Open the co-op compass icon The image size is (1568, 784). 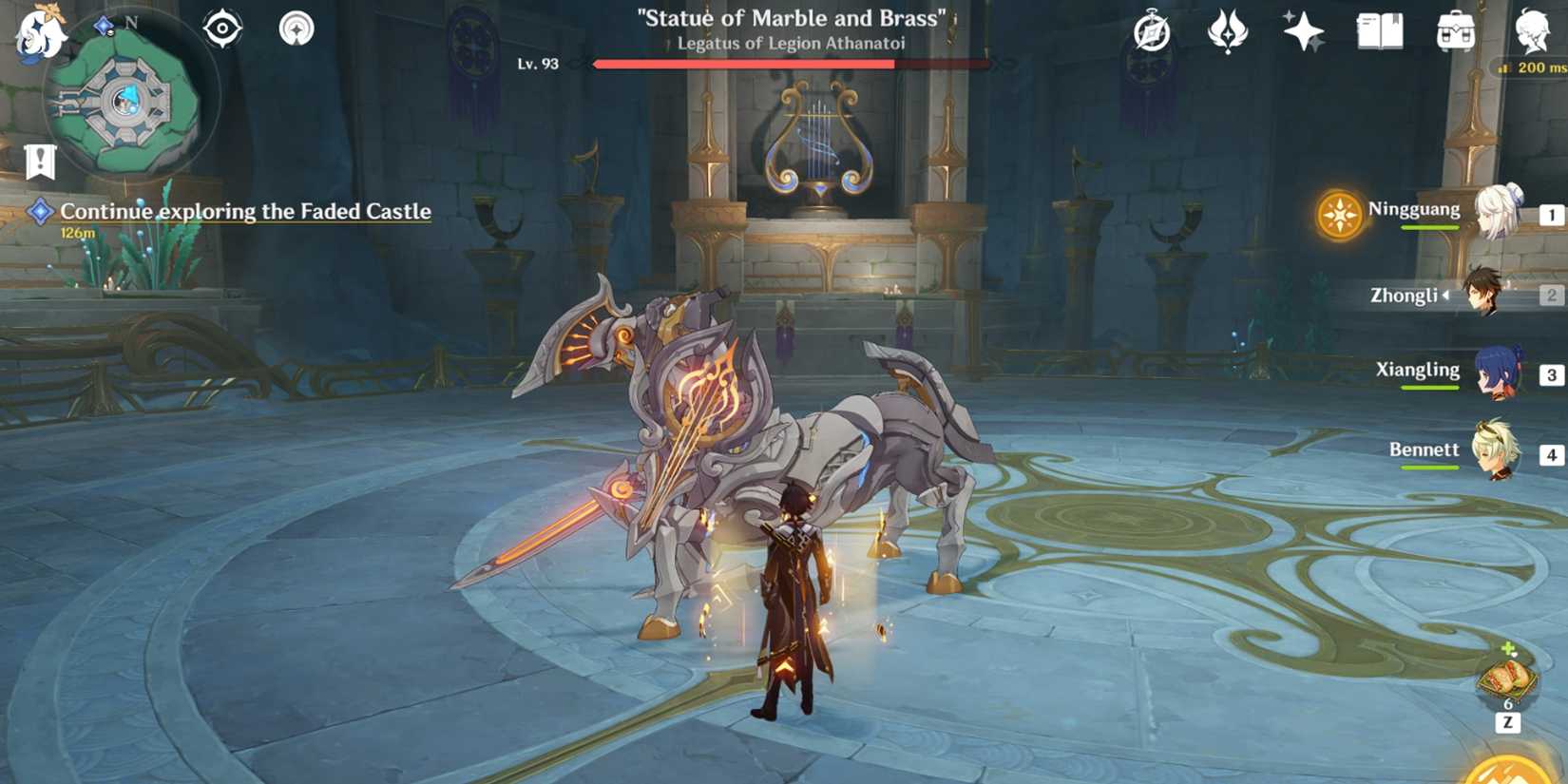1151,30
